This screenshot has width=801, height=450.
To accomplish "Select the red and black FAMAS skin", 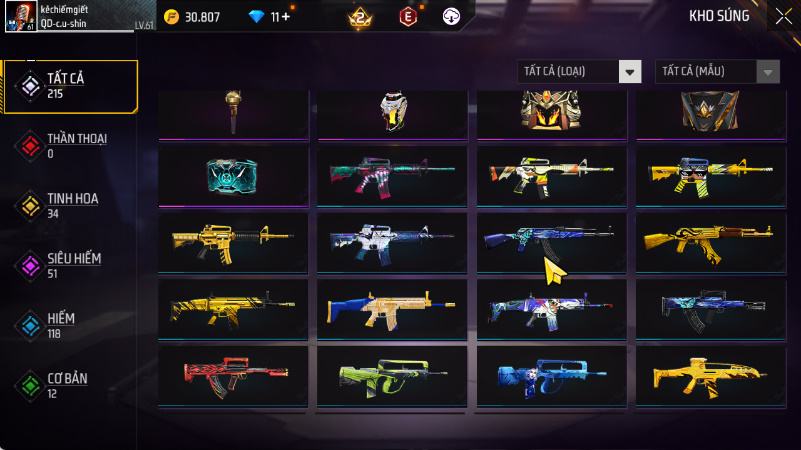I will [233, 374].
